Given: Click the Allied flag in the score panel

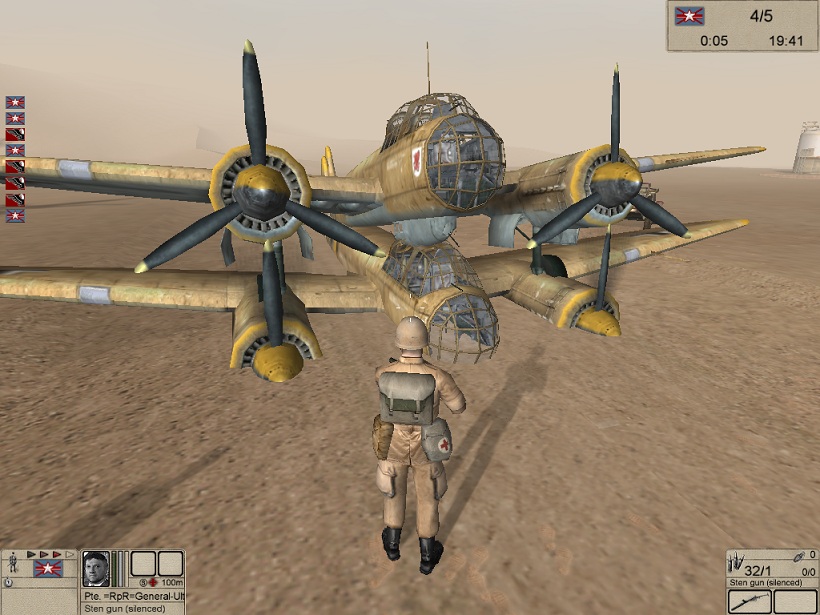Looking at the screenshot, I should pos(689,16).
